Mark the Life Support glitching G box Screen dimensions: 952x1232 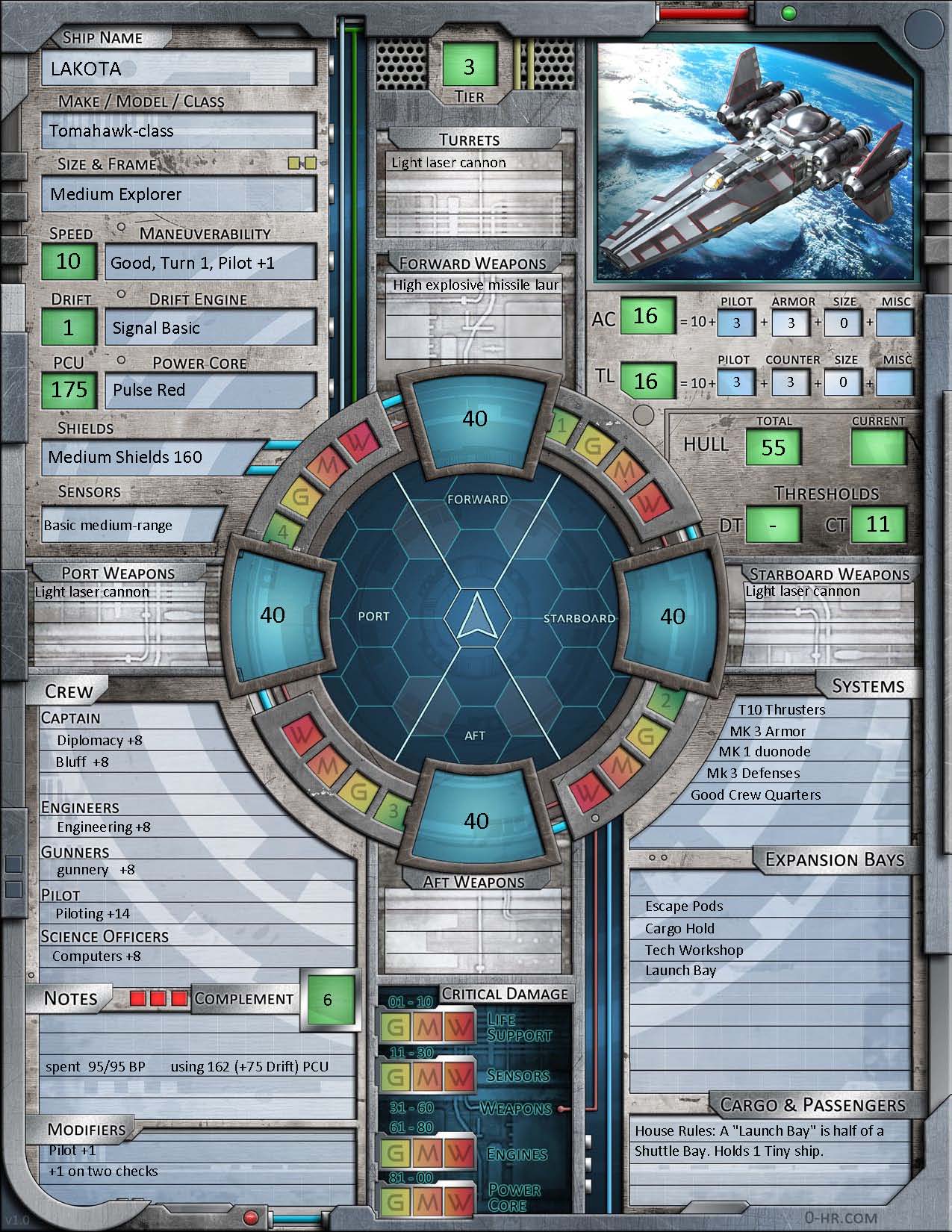pos(395,1028)
